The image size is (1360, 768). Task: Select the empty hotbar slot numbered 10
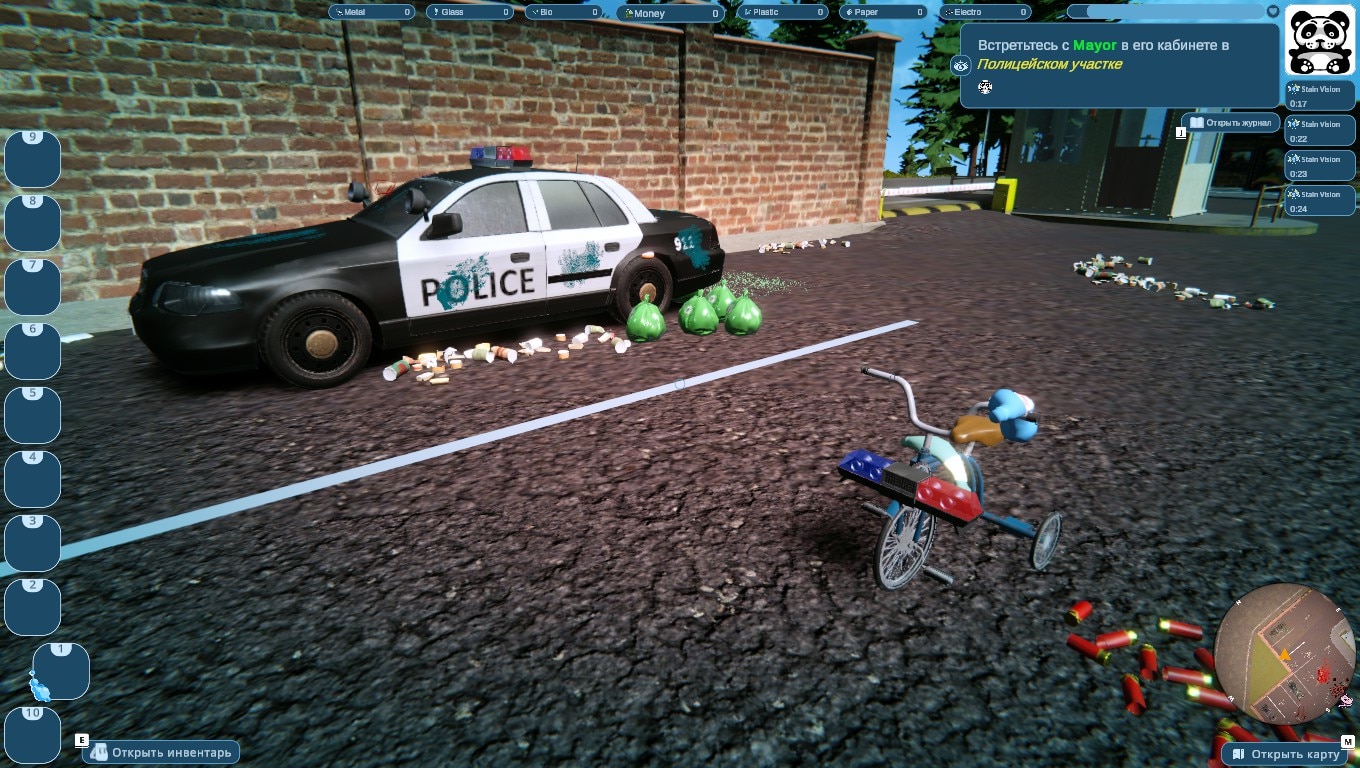coord(33,735)
